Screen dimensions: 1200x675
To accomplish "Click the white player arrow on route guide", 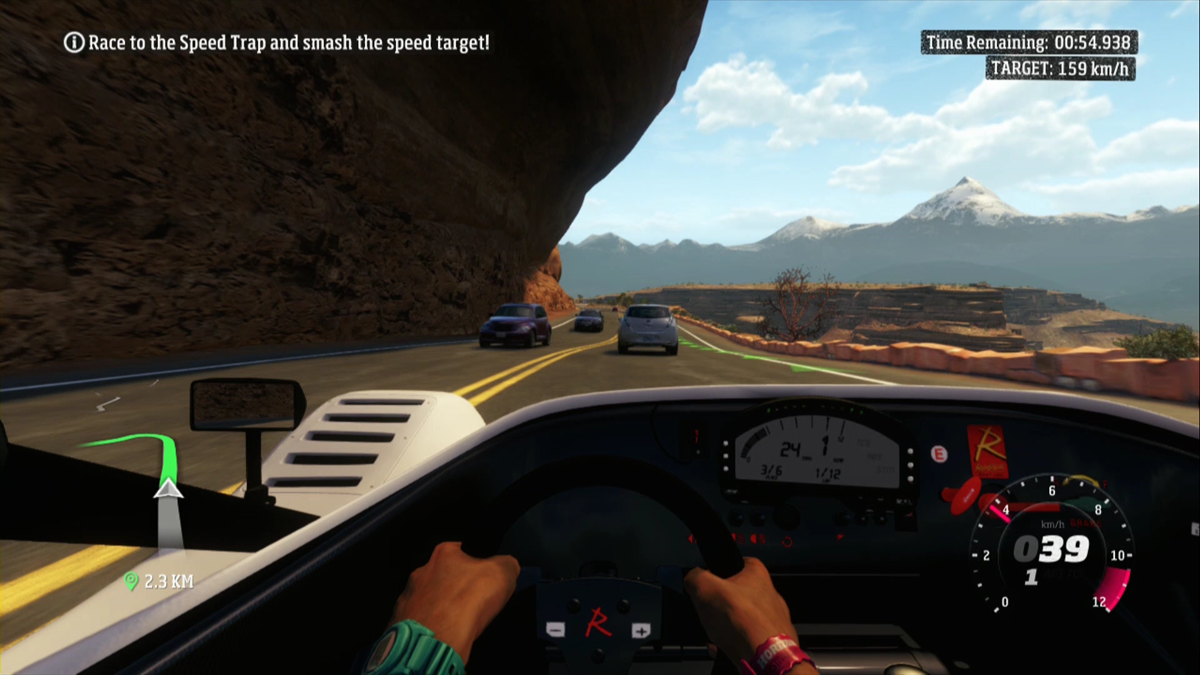I will (168, 487).
